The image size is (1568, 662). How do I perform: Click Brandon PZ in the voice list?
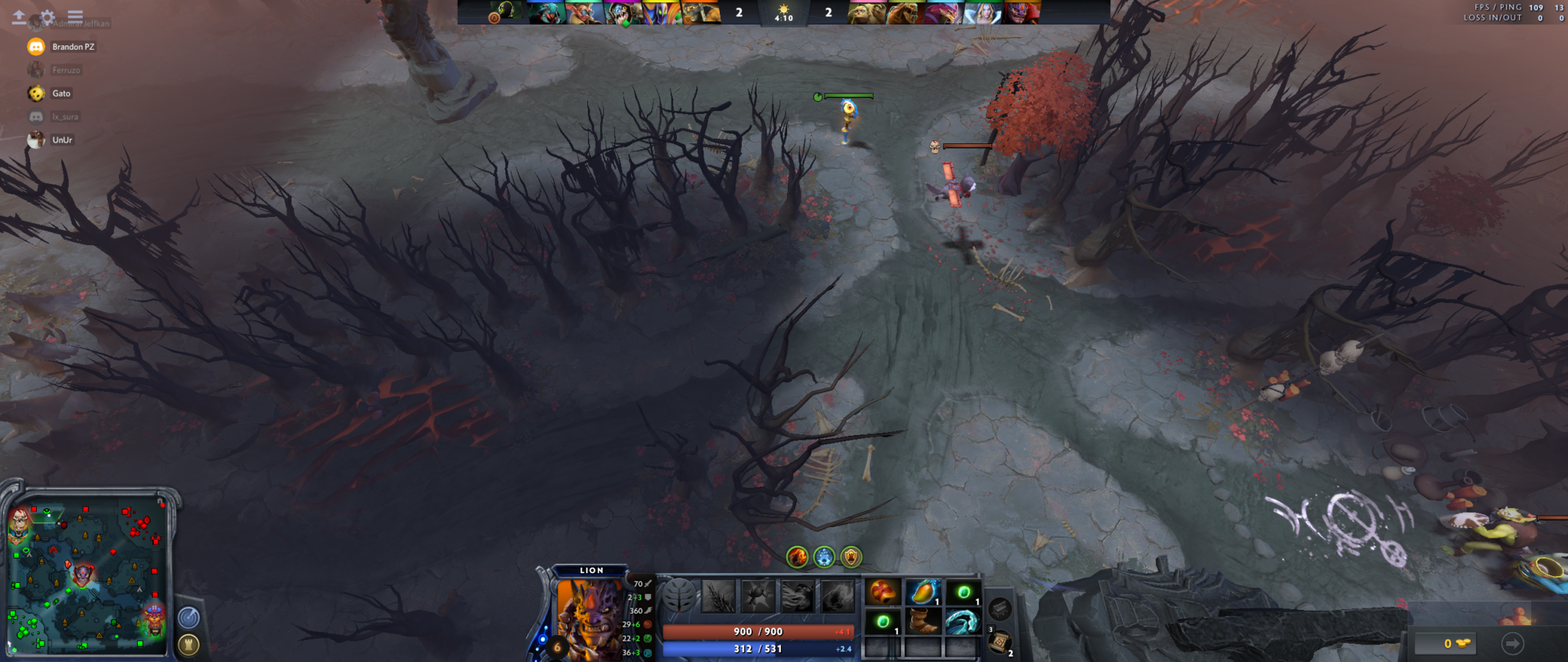pyautogui.click(x=73, y=46)
